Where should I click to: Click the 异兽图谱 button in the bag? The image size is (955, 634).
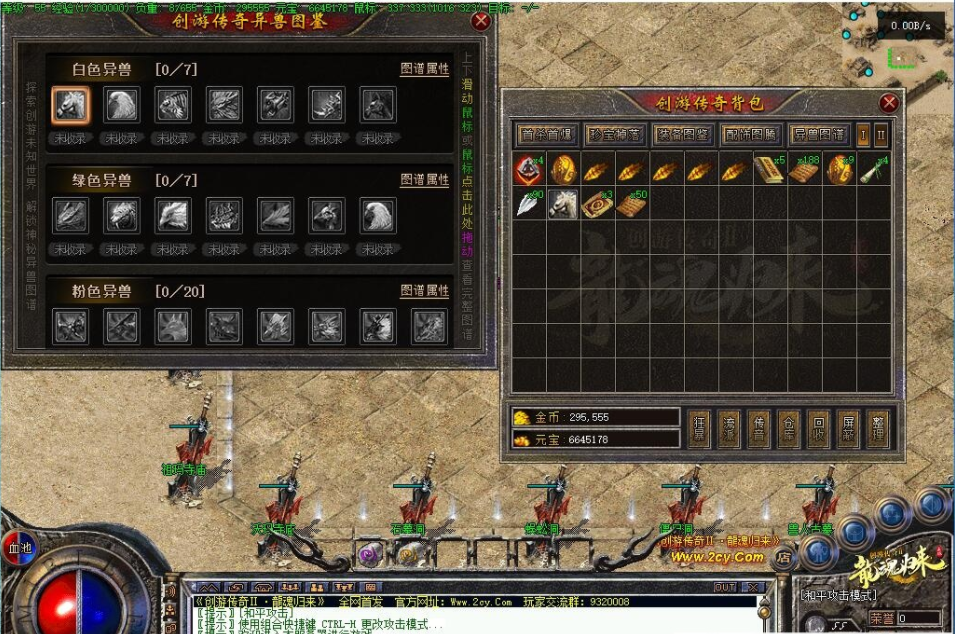[x=818, y=134]
